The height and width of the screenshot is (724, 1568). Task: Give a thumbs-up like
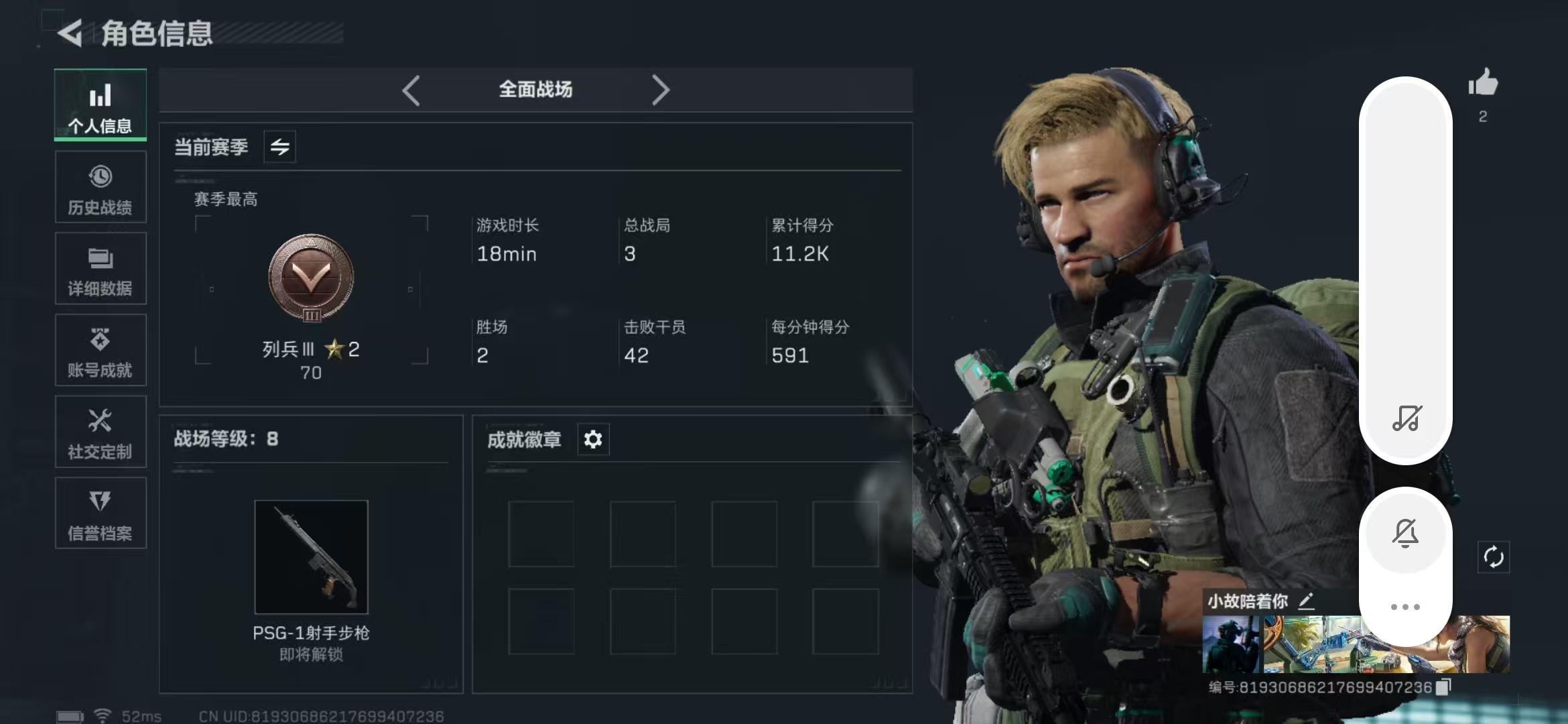click(x=1483, y=84)
